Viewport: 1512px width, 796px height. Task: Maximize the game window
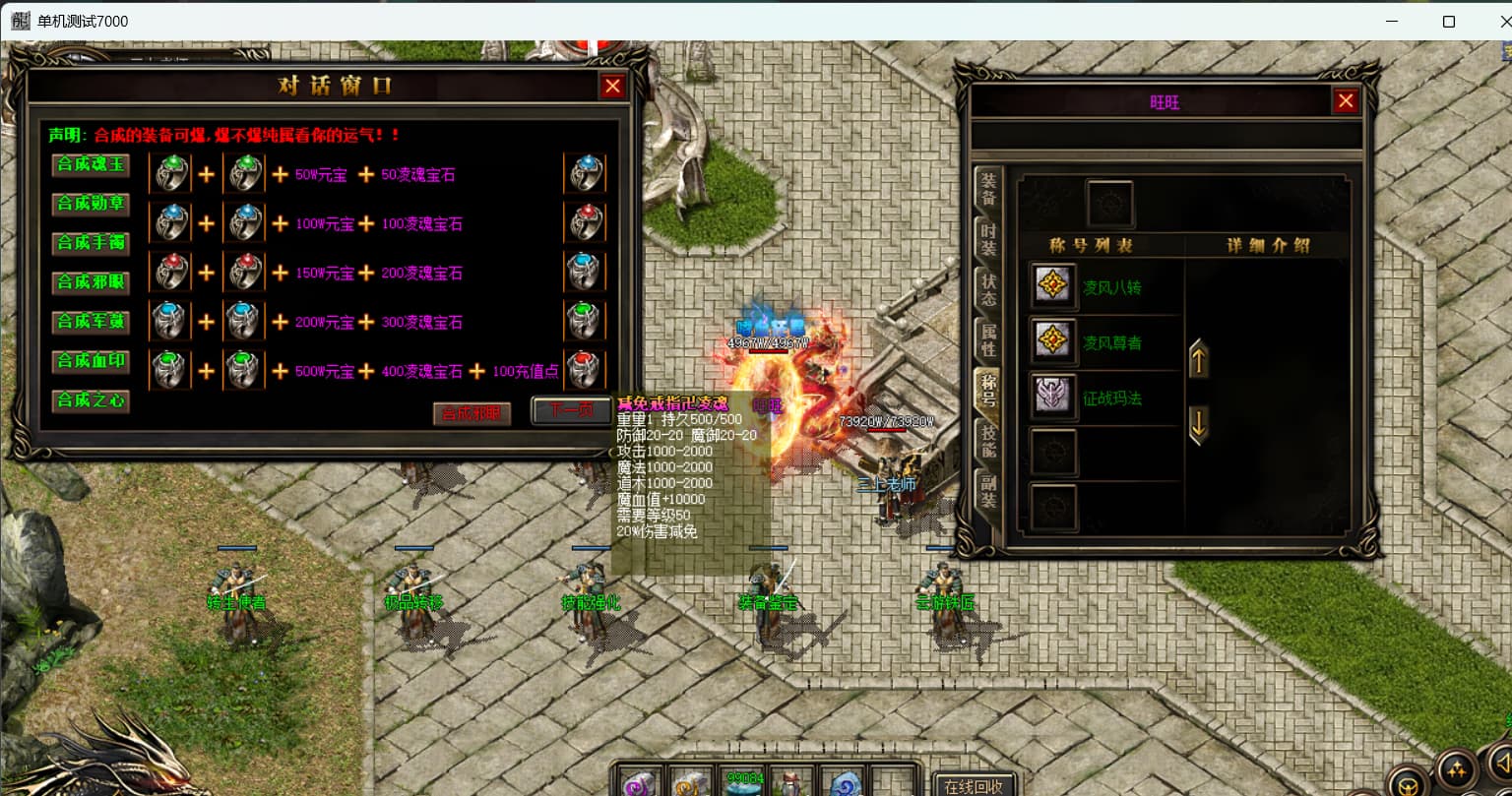[1448, 21]
